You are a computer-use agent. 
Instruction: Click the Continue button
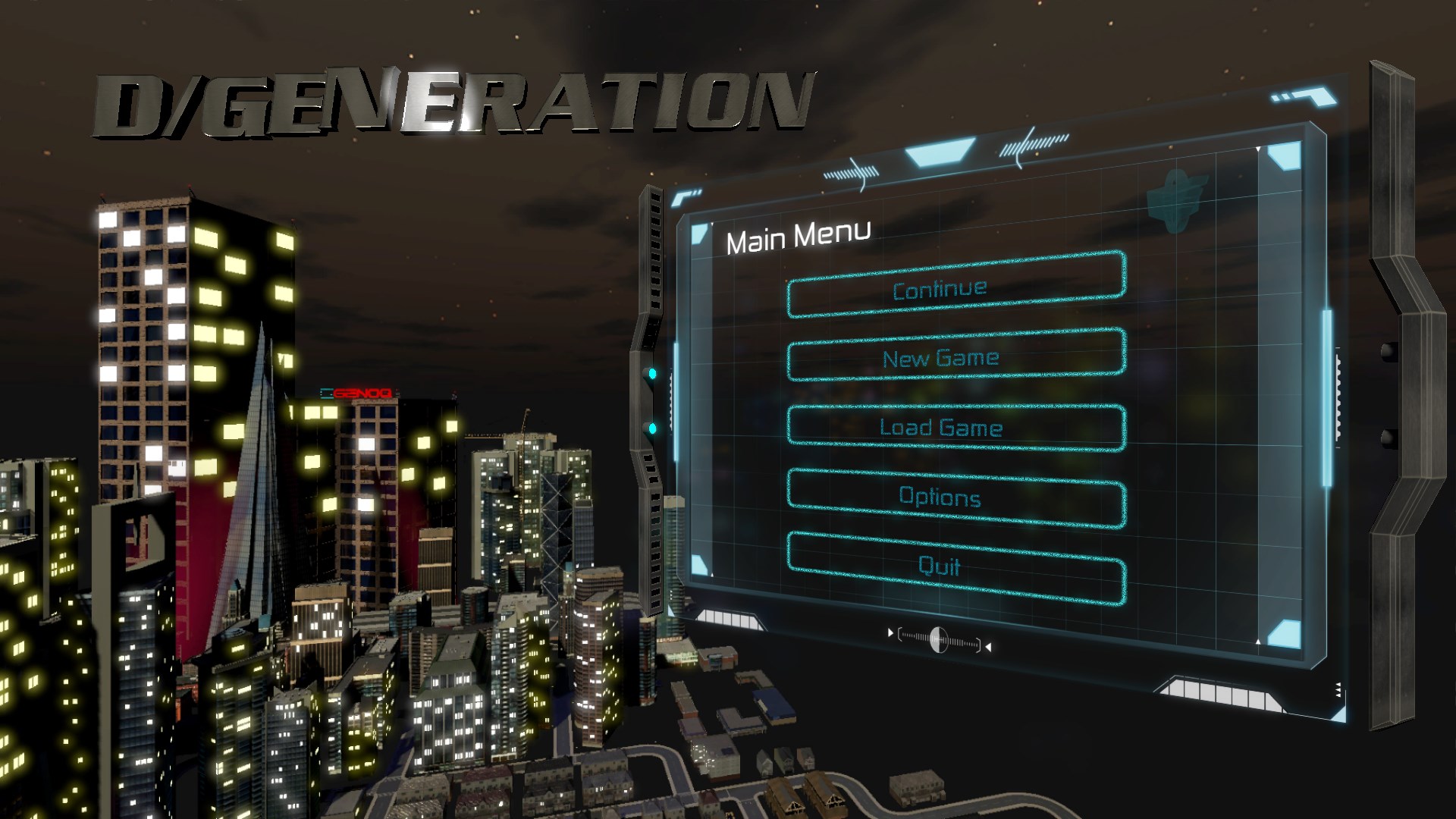click(x=940, y=288)
